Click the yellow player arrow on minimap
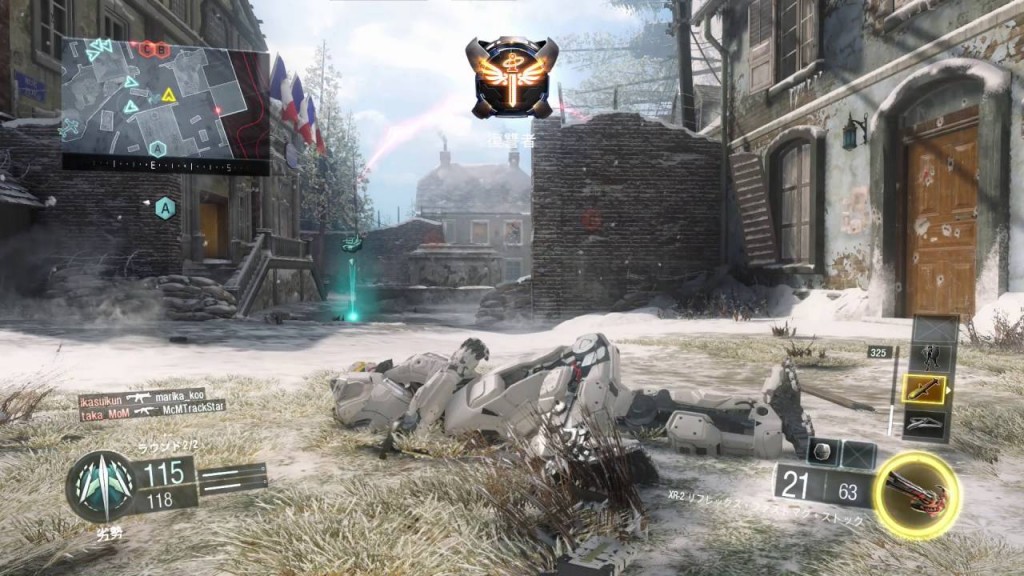The height and width of the screenshot is (576, 1024). coord(169,96)
